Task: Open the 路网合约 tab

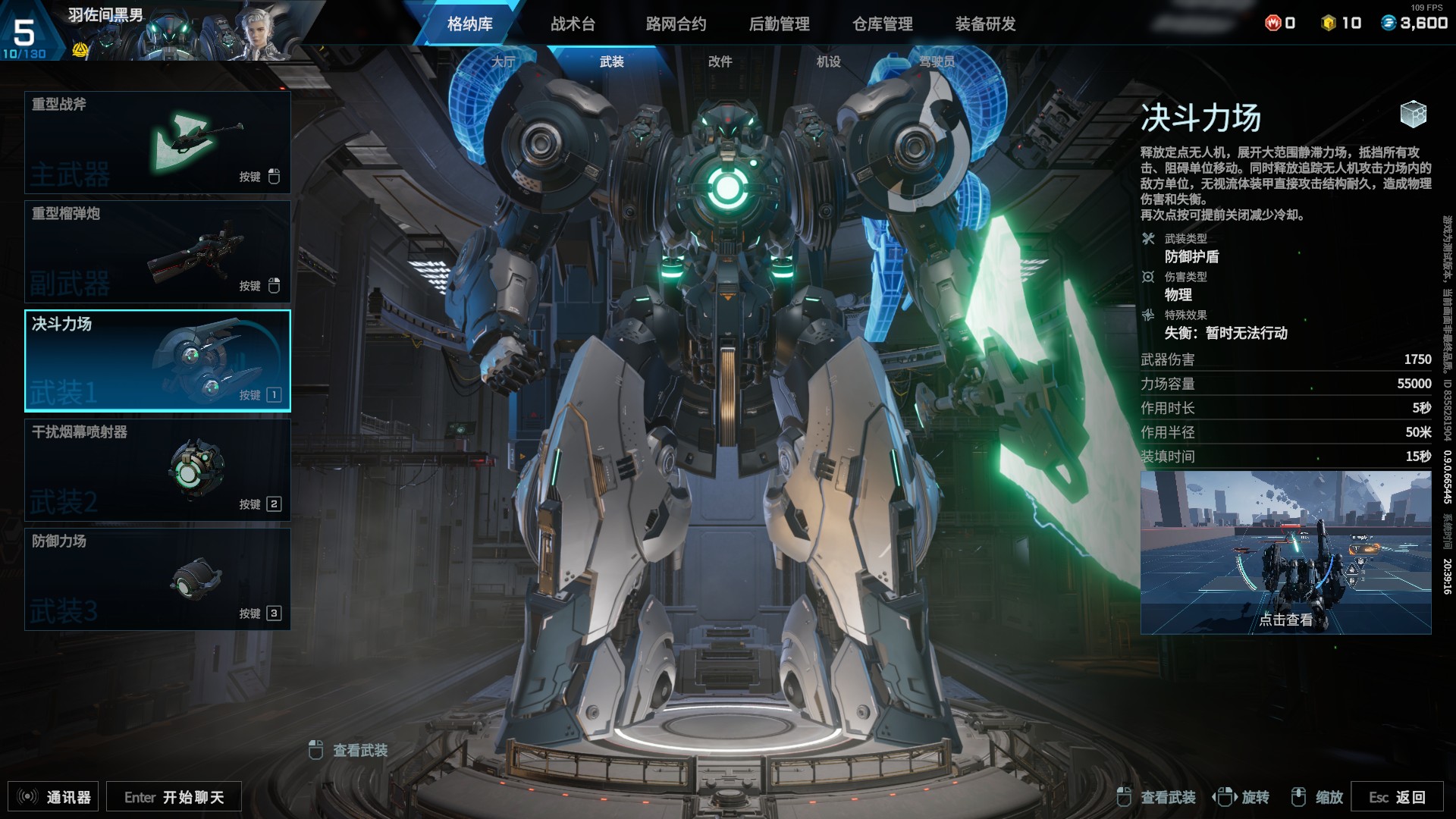Action: pyautogui.click(x=676, y=24)
